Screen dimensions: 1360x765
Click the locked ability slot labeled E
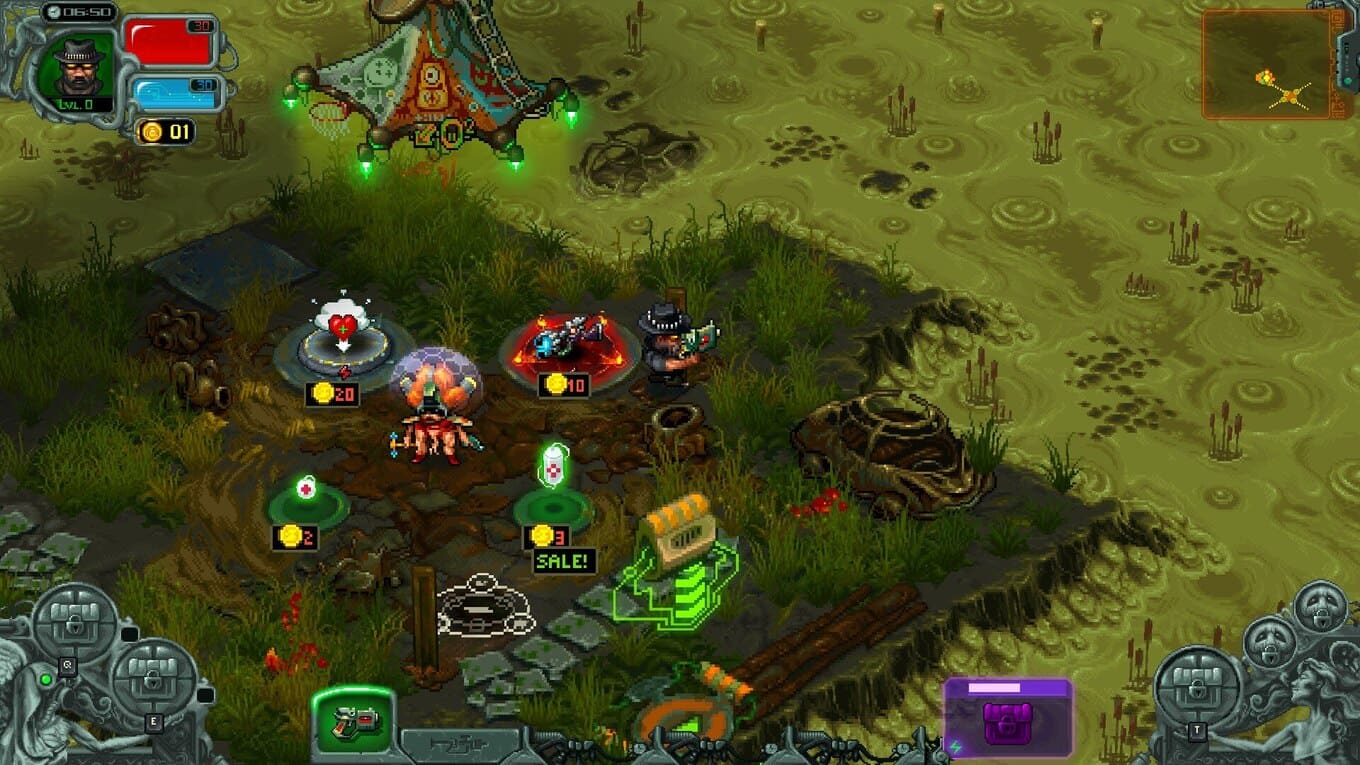click(154, 681)
